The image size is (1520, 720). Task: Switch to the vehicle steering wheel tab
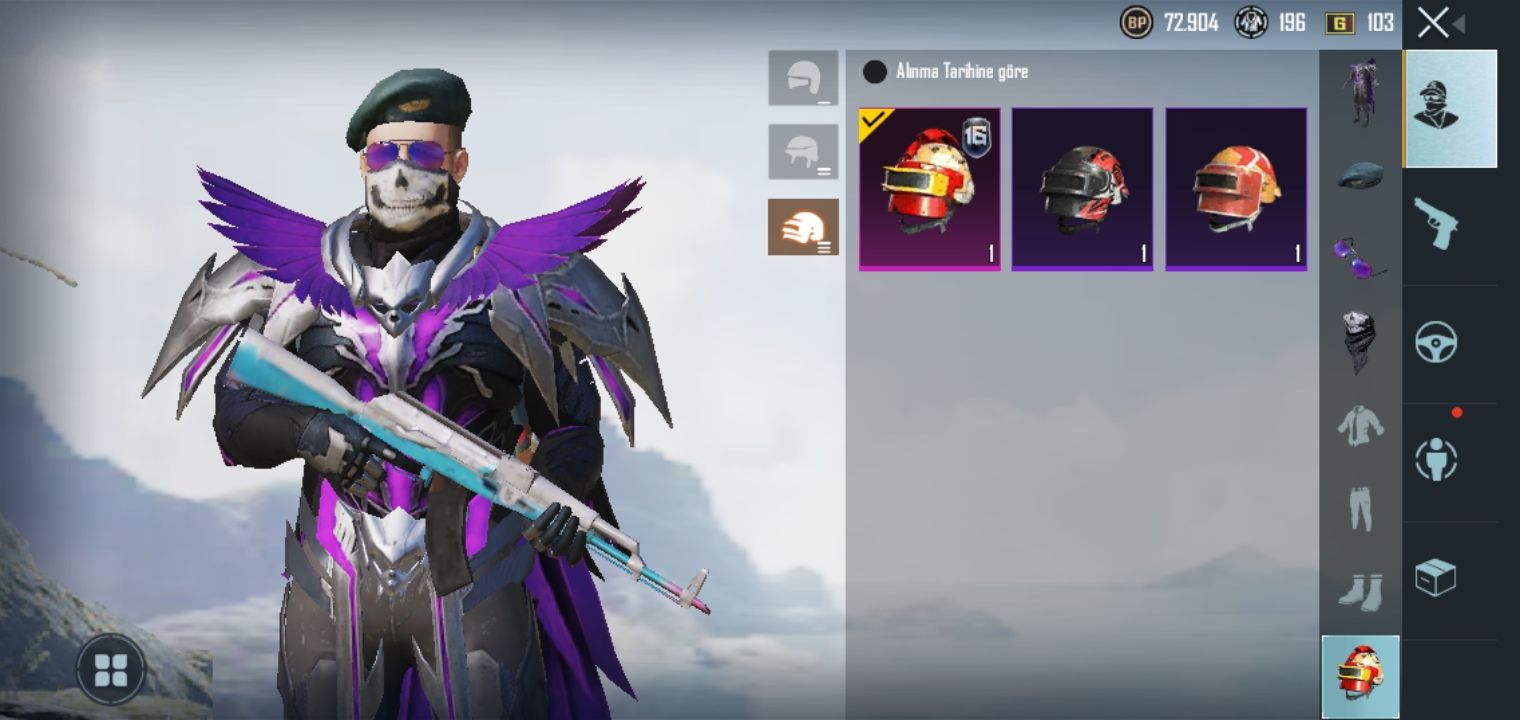[x=1436, y=343]
